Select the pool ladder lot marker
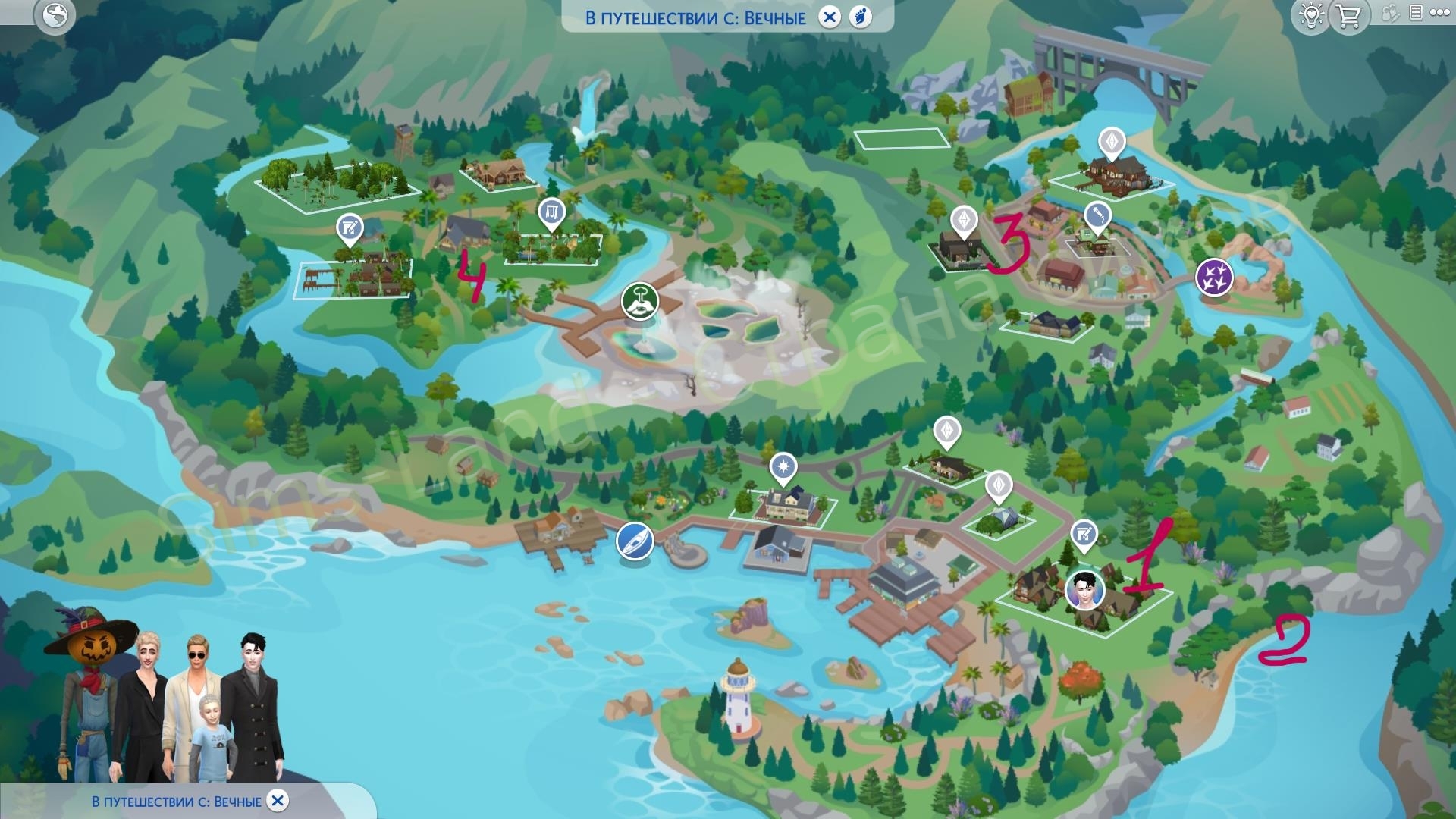This screenshot has height=819, width=1456. [x=551, y=213]
